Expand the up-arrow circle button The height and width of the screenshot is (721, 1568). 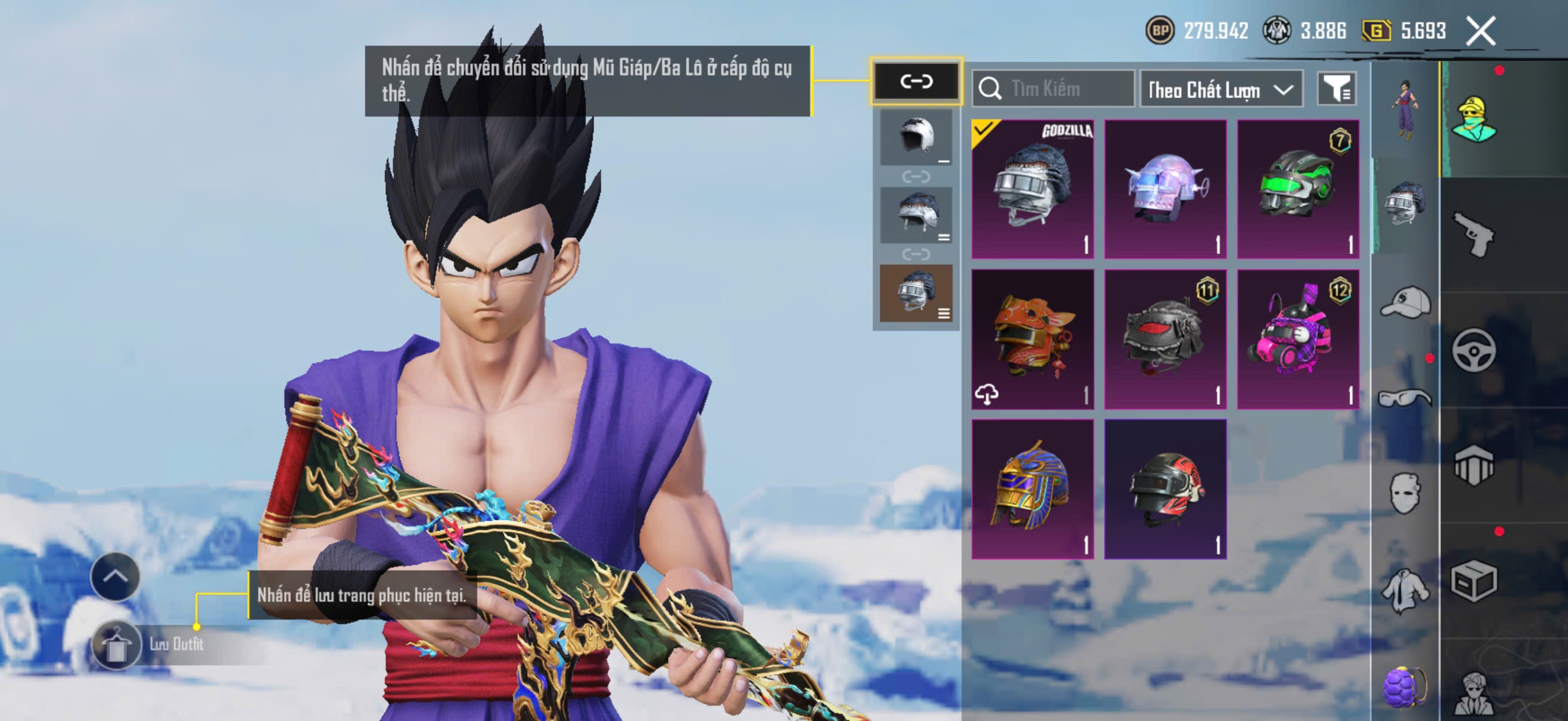(x=115, y=576)
